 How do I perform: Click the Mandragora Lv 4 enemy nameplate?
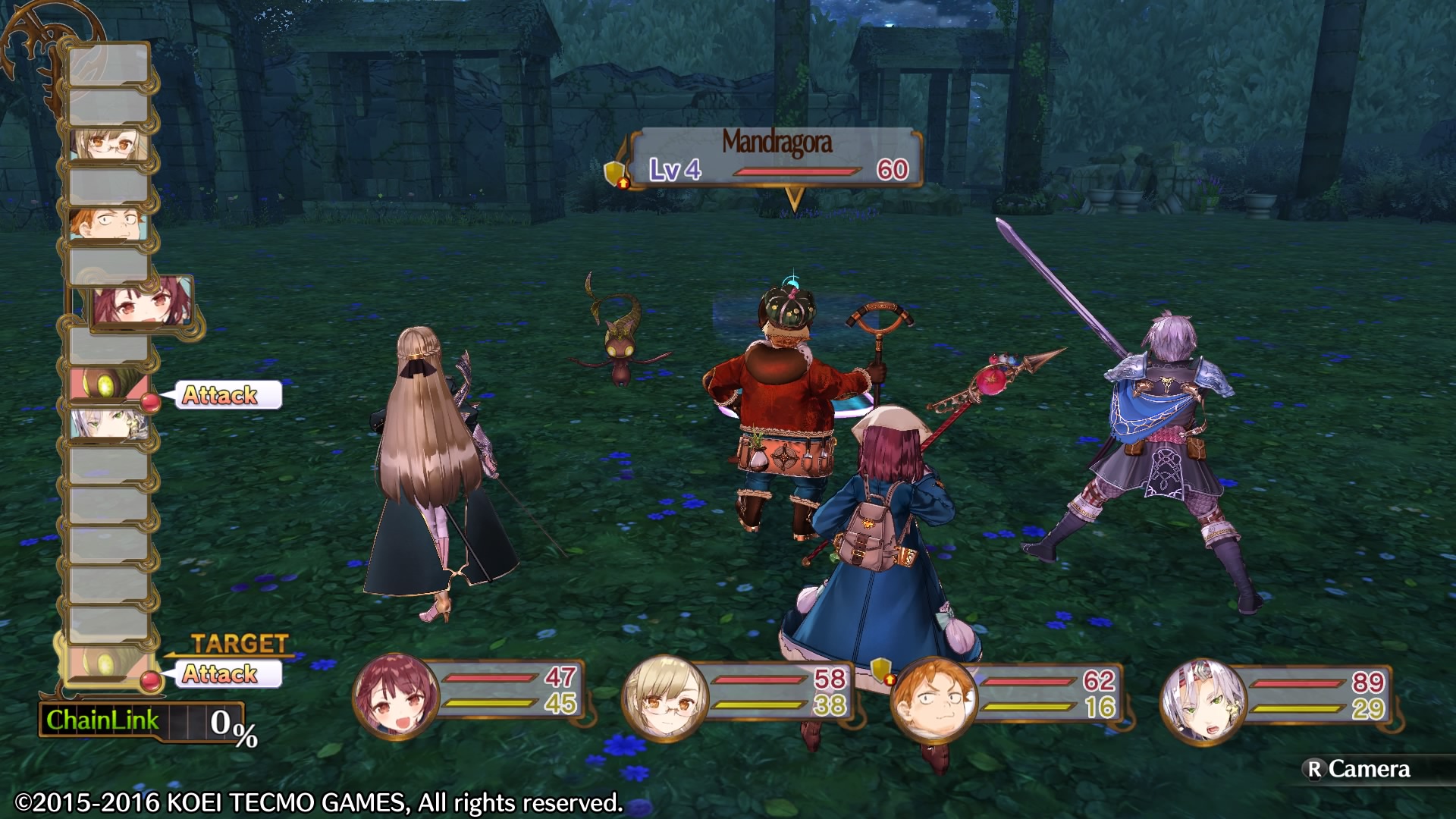[777, 158]
